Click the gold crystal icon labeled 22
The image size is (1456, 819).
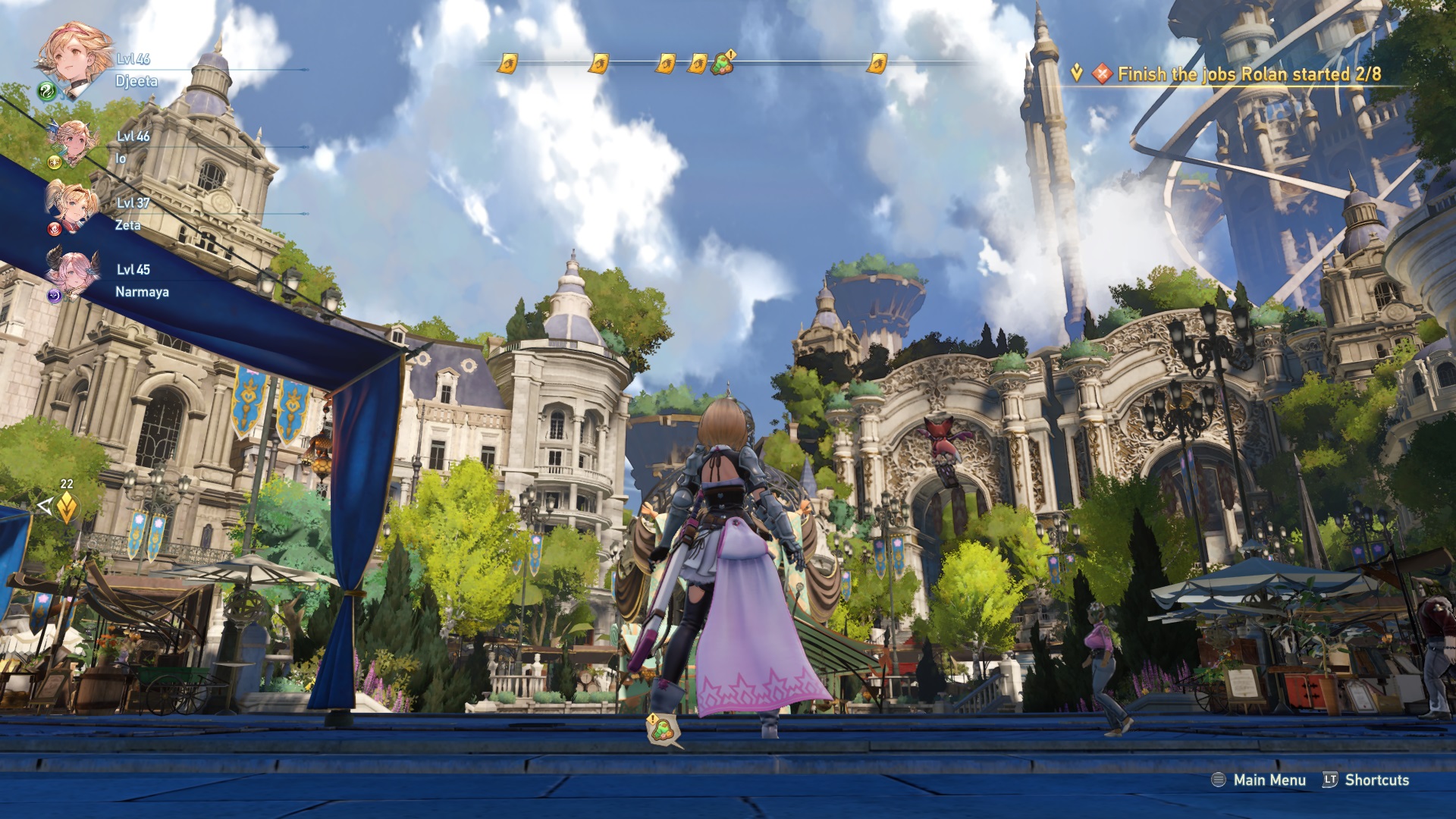(67, 507)
